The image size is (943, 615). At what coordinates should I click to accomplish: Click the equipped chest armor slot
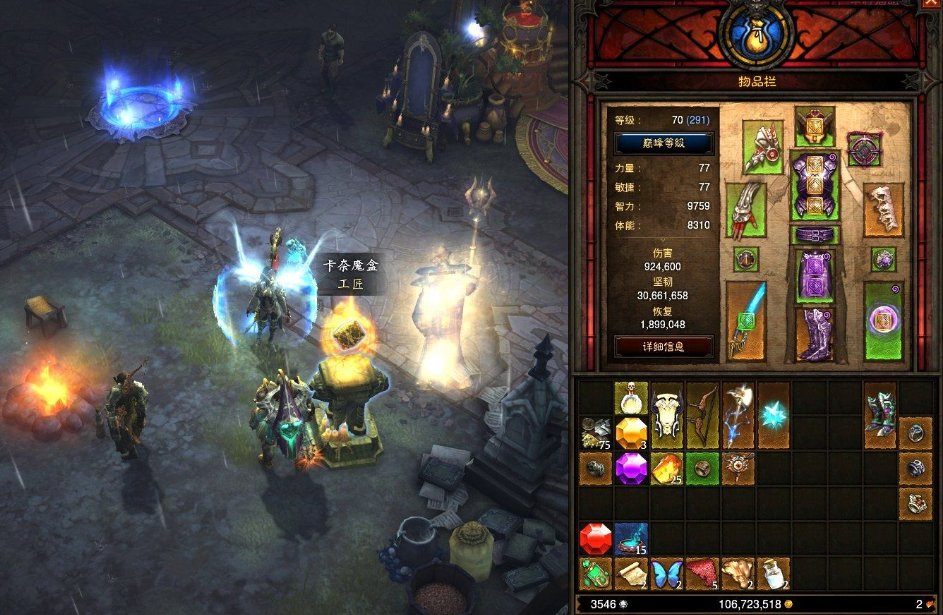pyautogui.click(x=814, y=186)
